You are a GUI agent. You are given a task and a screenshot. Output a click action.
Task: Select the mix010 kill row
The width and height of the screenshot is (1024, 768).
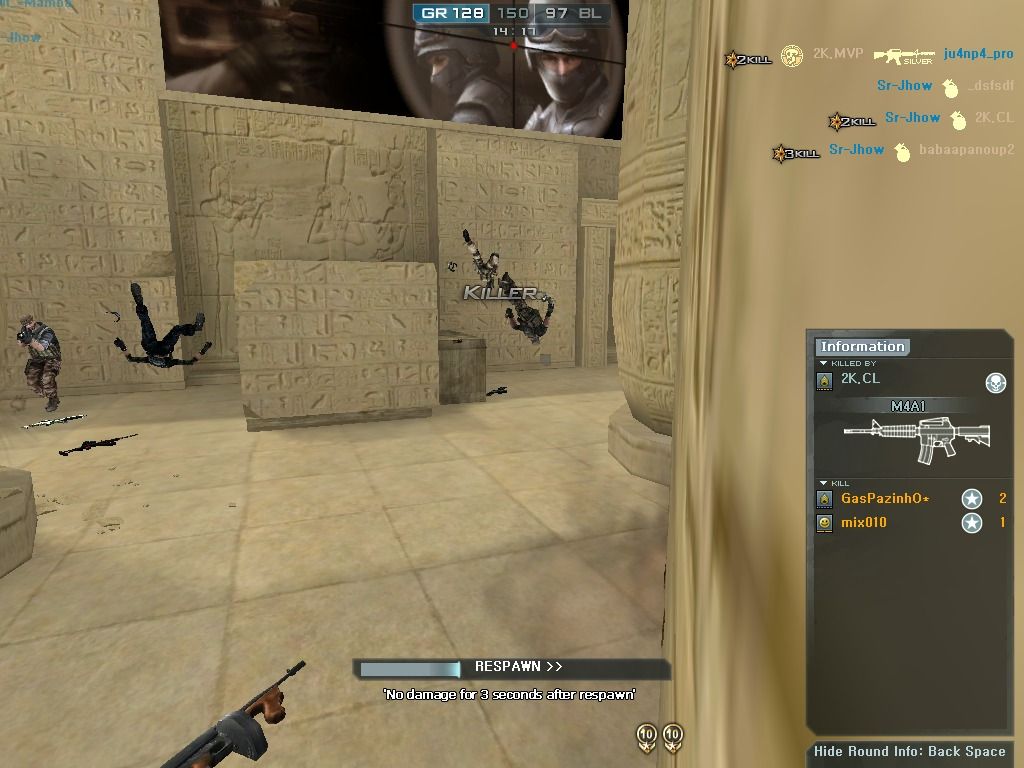[x=864, y=522]
